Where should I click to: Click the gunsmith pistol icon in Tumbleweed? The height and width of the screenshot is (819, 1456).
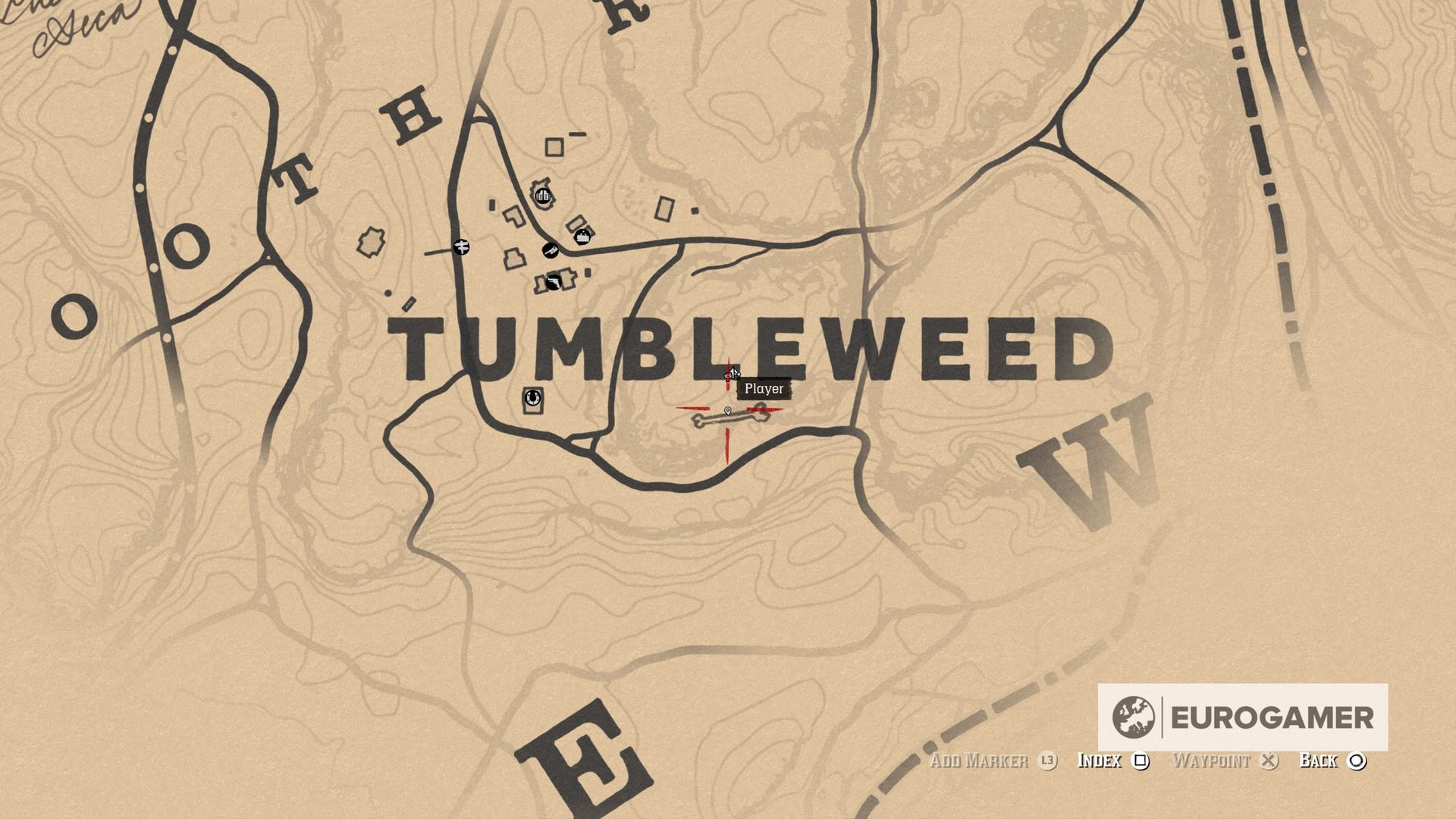[x=554, y=283]
